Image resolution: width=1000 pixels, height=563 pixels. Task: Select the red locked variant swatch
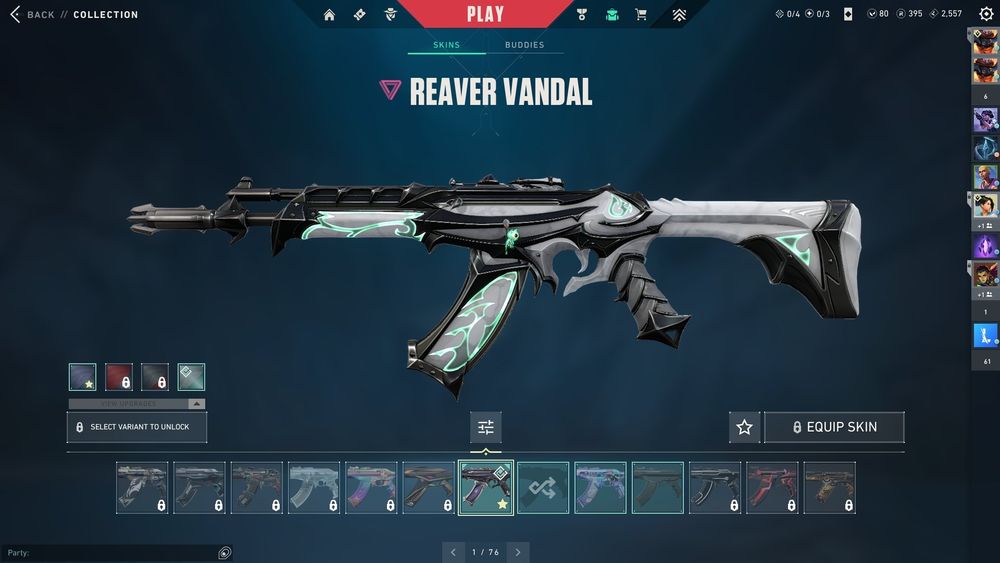pyautogui.click(x=119, y=377)
